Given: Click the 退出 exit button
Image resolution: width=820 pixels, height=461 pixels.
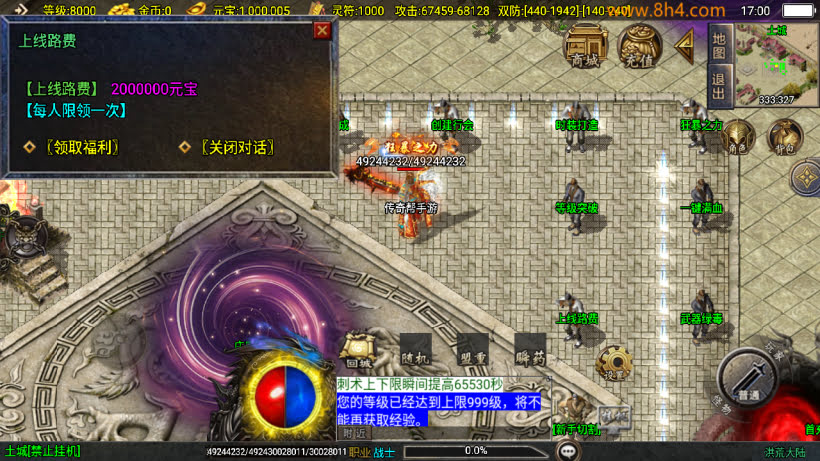Looking at the screenshot, I should pos(718,83).
